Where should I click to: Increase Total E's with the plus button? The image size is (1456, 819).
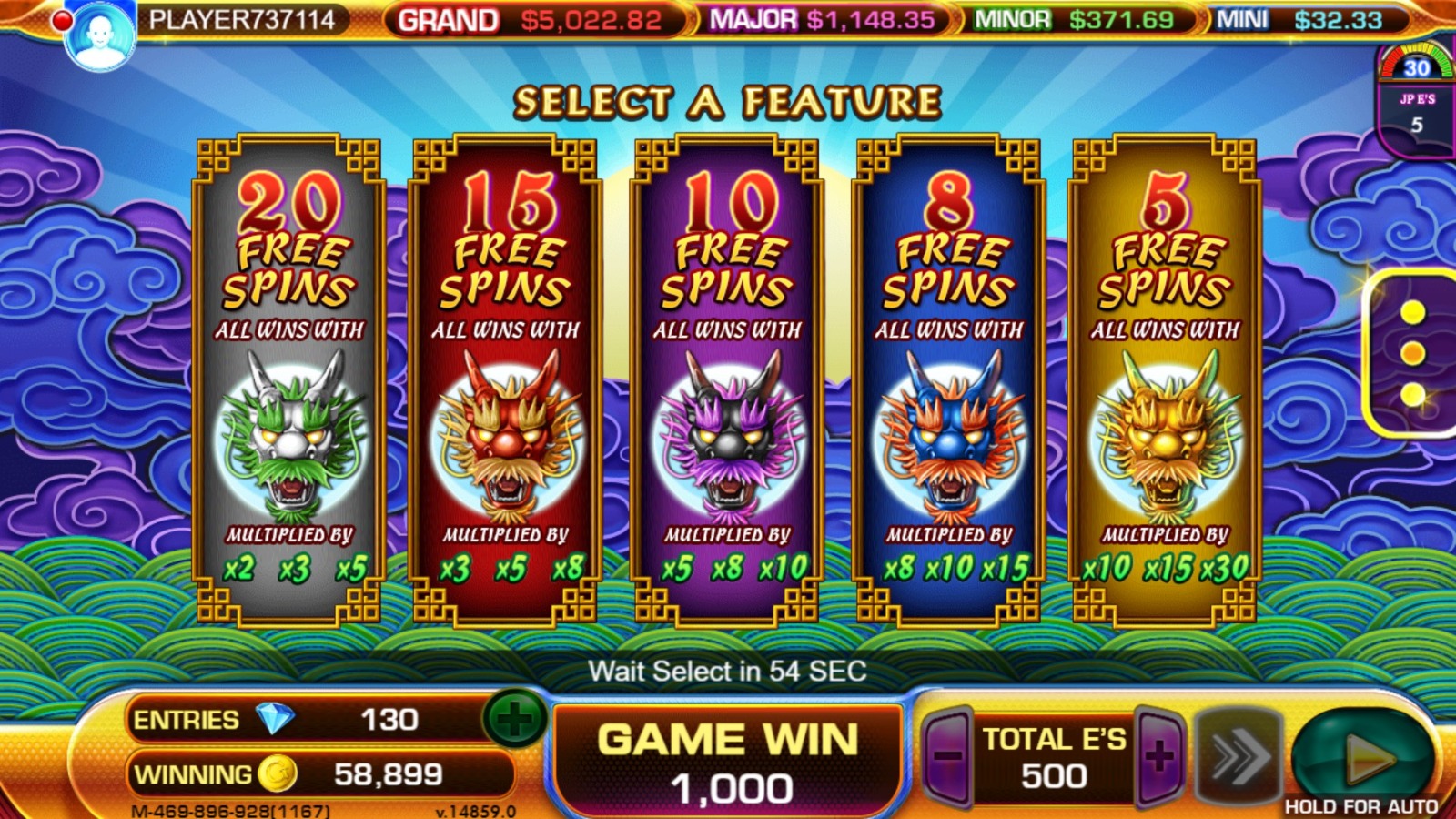(x=1159, y=755)
